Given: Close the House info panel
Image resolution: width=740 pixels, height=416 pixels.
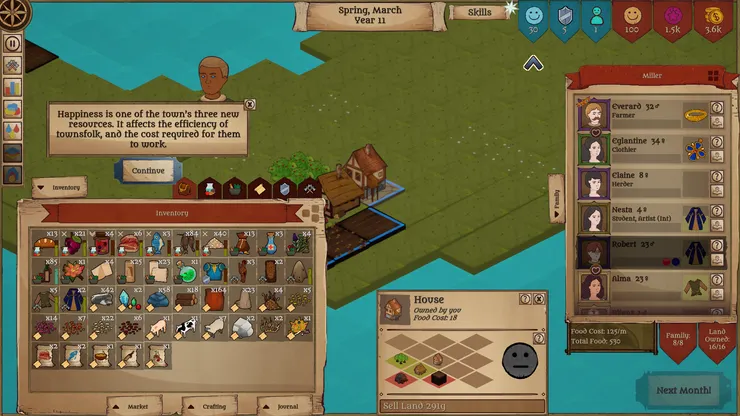Looking at the screenshot, I should 539,299.
